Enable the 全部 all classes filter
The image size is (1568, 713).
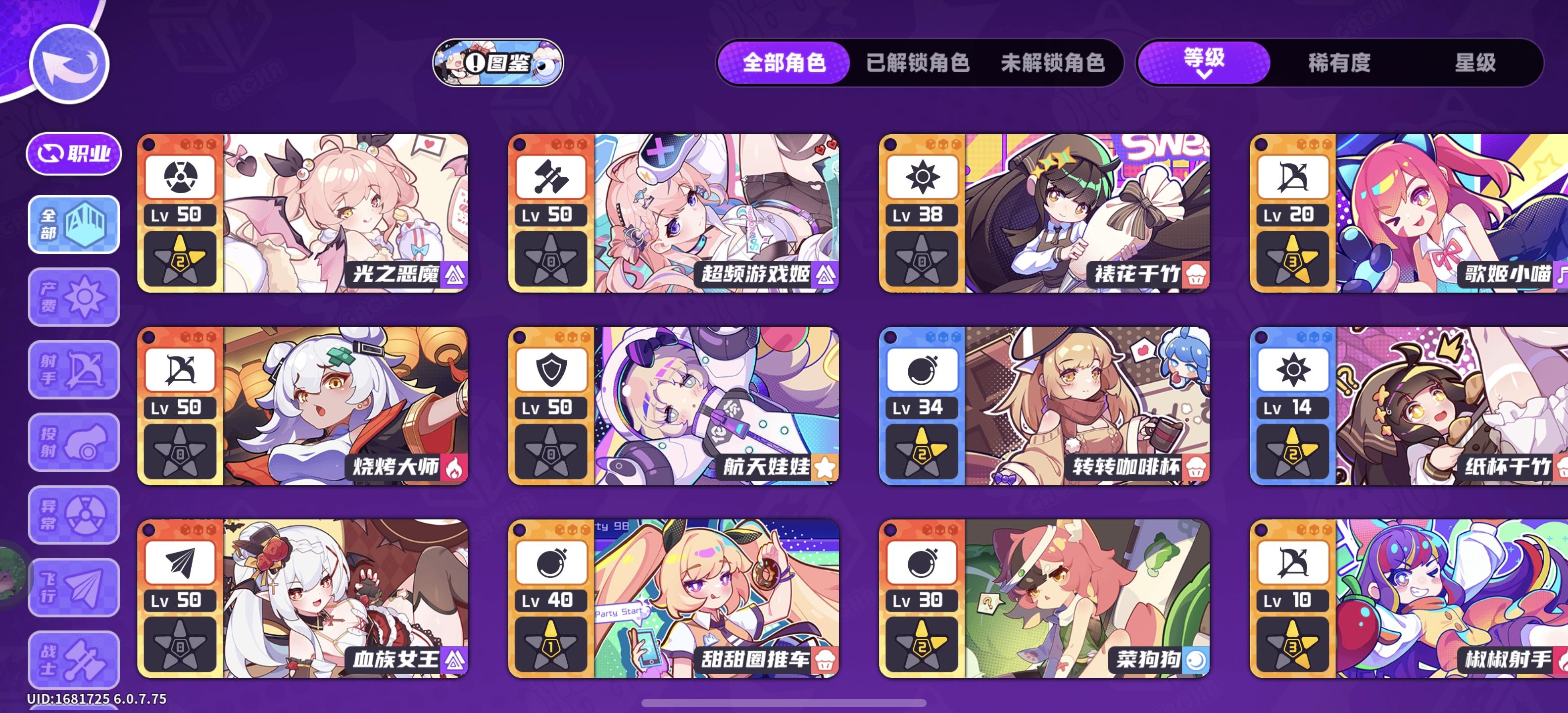(x=73, y=225)
